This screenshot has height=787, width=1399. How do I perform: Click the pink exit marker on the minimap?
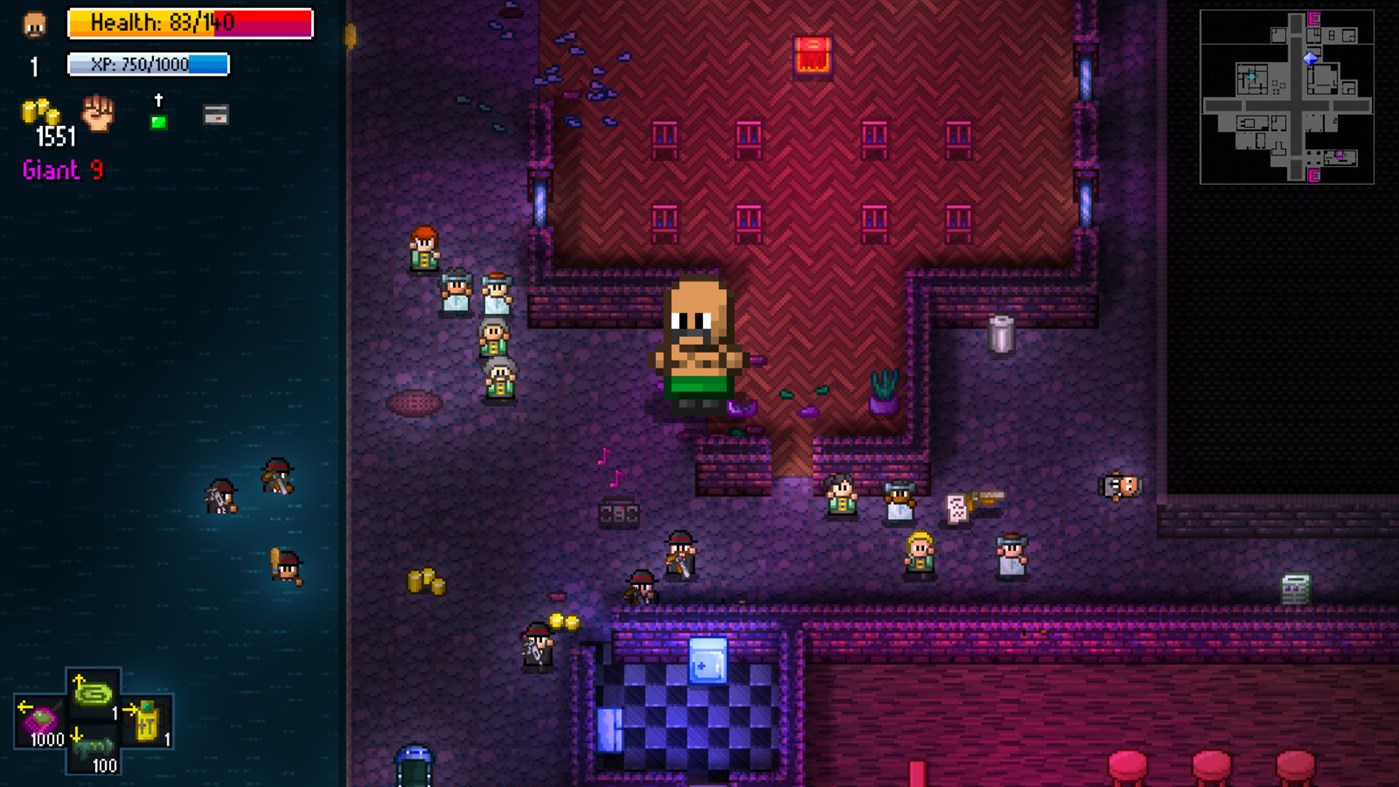click(x=1313, y=20)
